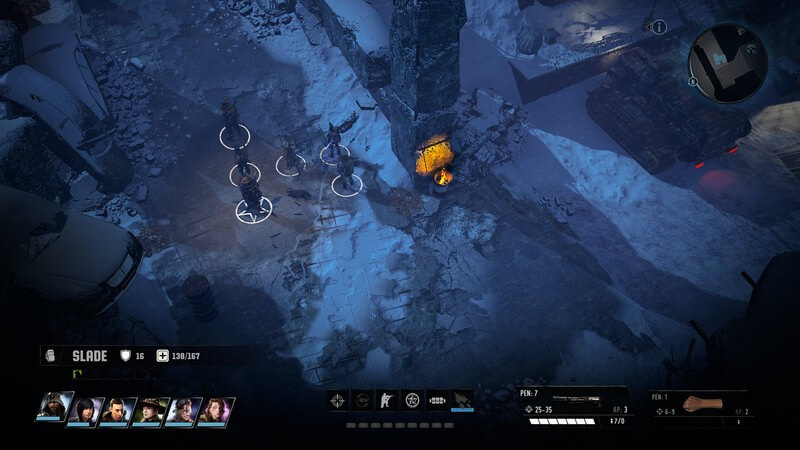Click the ammo belt reload icon
800x450 pixels.
tap(437, 400)
